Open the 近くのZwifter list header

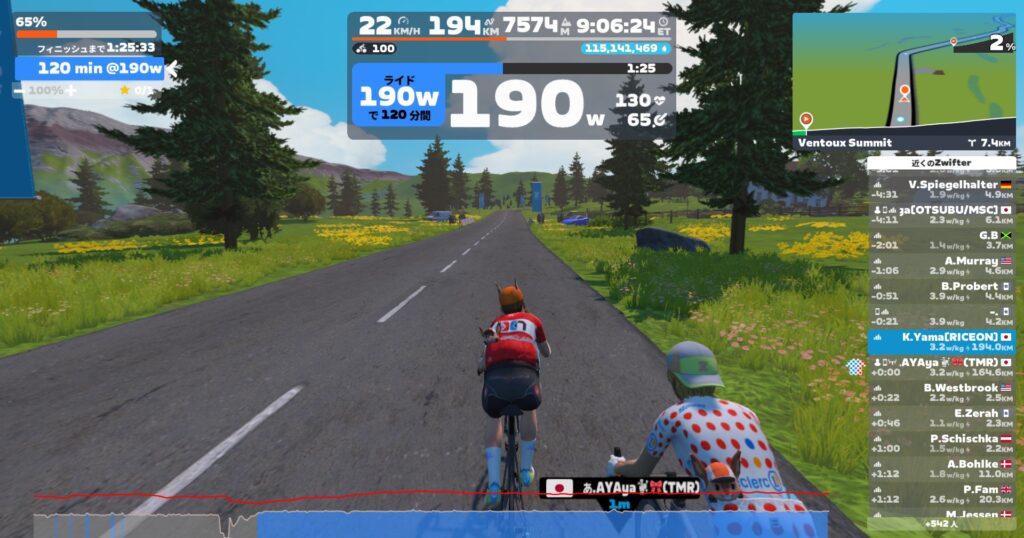pyautogui.click(x=941, y=162)
